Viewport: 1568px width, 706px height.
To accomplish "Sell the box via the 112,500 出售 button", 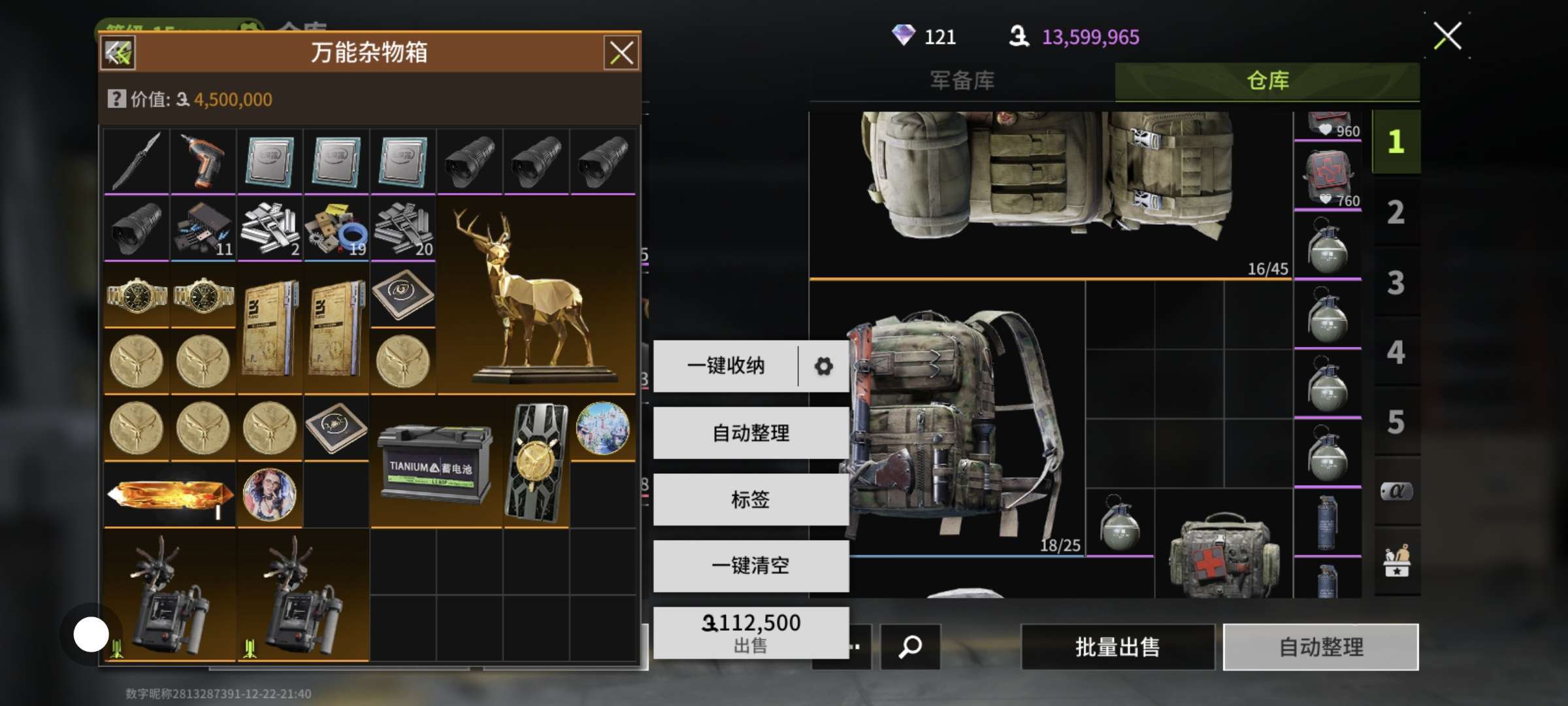I will (751, 633).
